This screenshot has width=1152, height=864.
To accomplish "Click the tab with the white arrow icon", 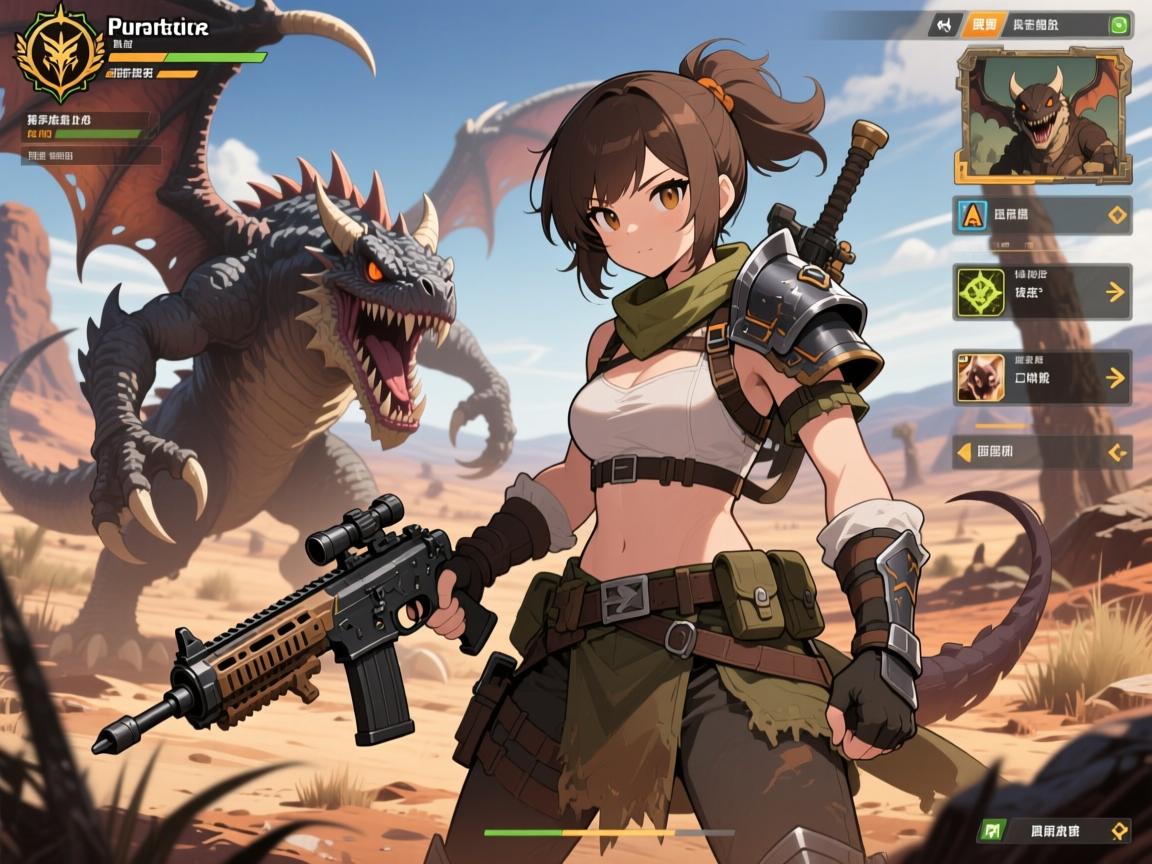I will pyautogui.click(x=943, y=25).
